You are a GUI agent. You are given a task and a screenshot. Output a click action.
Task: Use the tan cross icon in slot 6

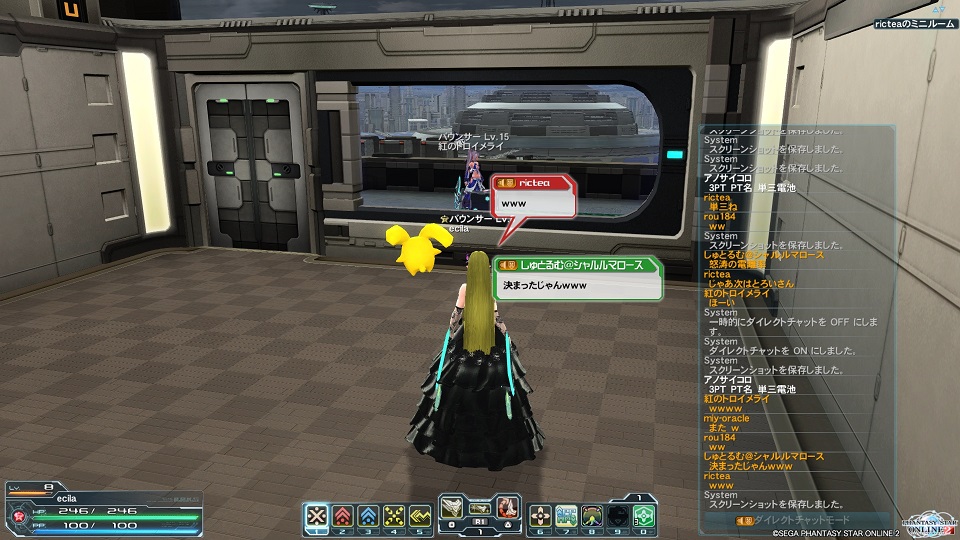pyautogui.click(x=540, y=515)
